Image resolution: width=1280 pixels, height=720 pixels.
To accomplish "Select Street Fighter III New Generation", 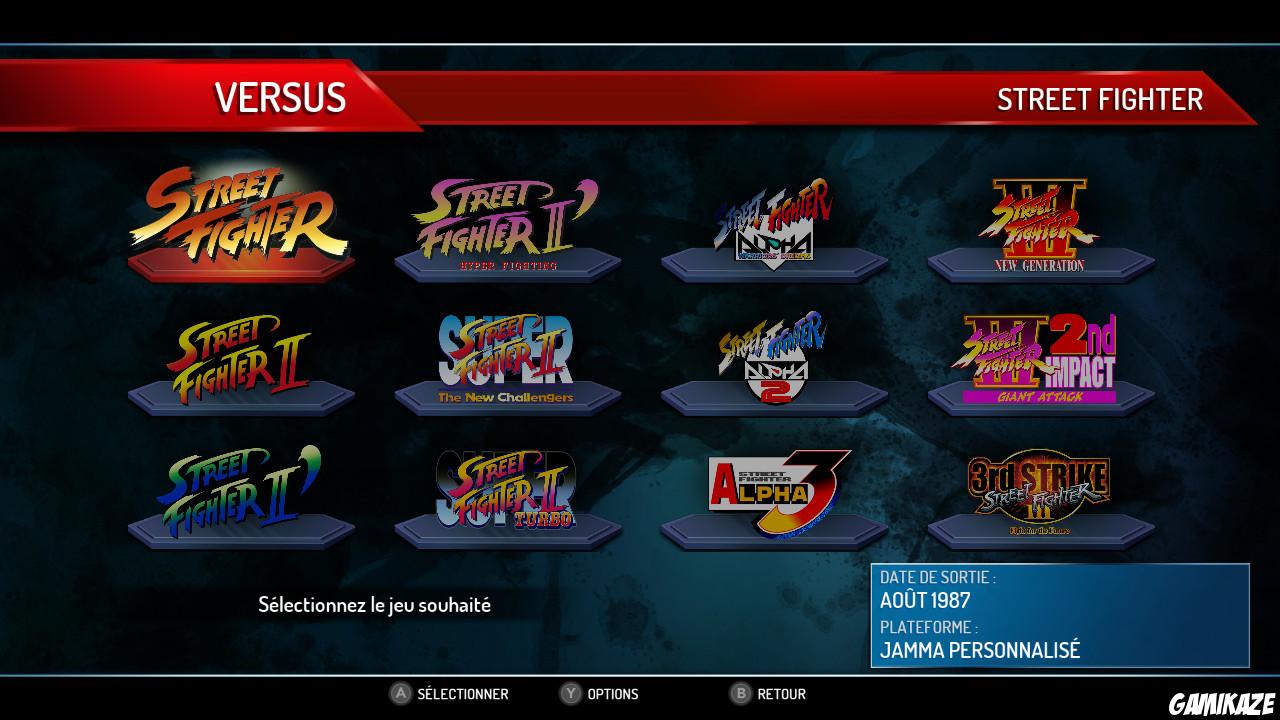I will (1040, 220).
